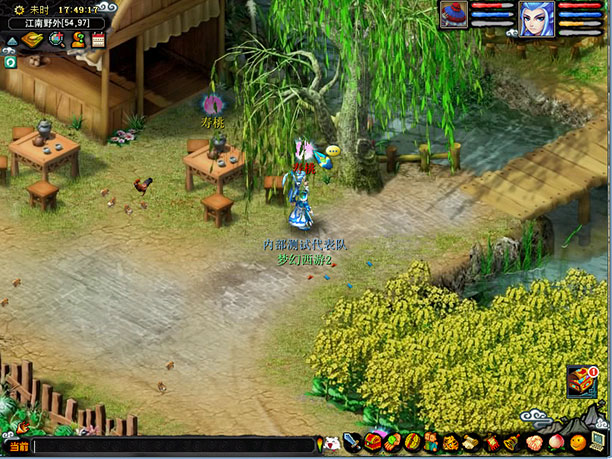Click the golden bell icon
The height and width of the screenshot is (459, 612).
(x=510, y=441)
